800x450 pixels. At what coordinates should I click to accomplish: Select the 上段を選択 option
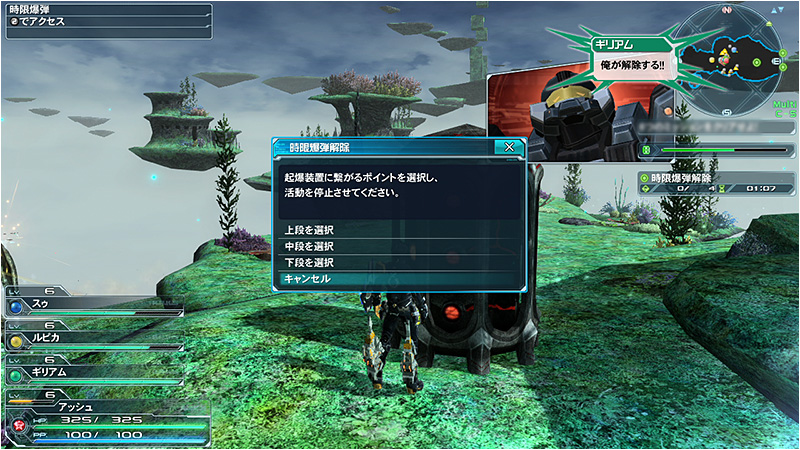tap(398, 230)
